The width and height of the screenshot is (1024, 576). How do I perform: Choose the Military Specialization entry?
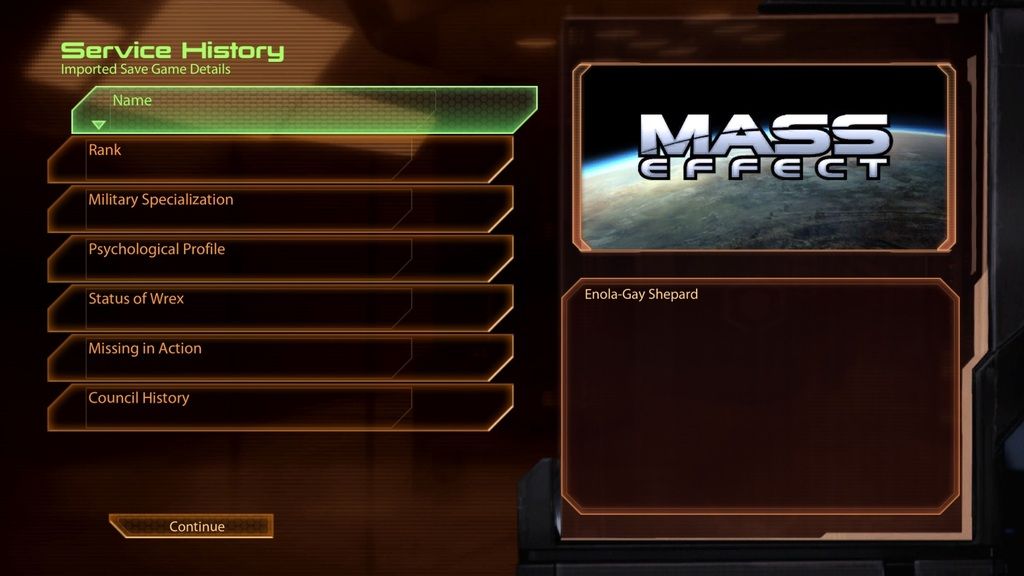tap(280, 208)
